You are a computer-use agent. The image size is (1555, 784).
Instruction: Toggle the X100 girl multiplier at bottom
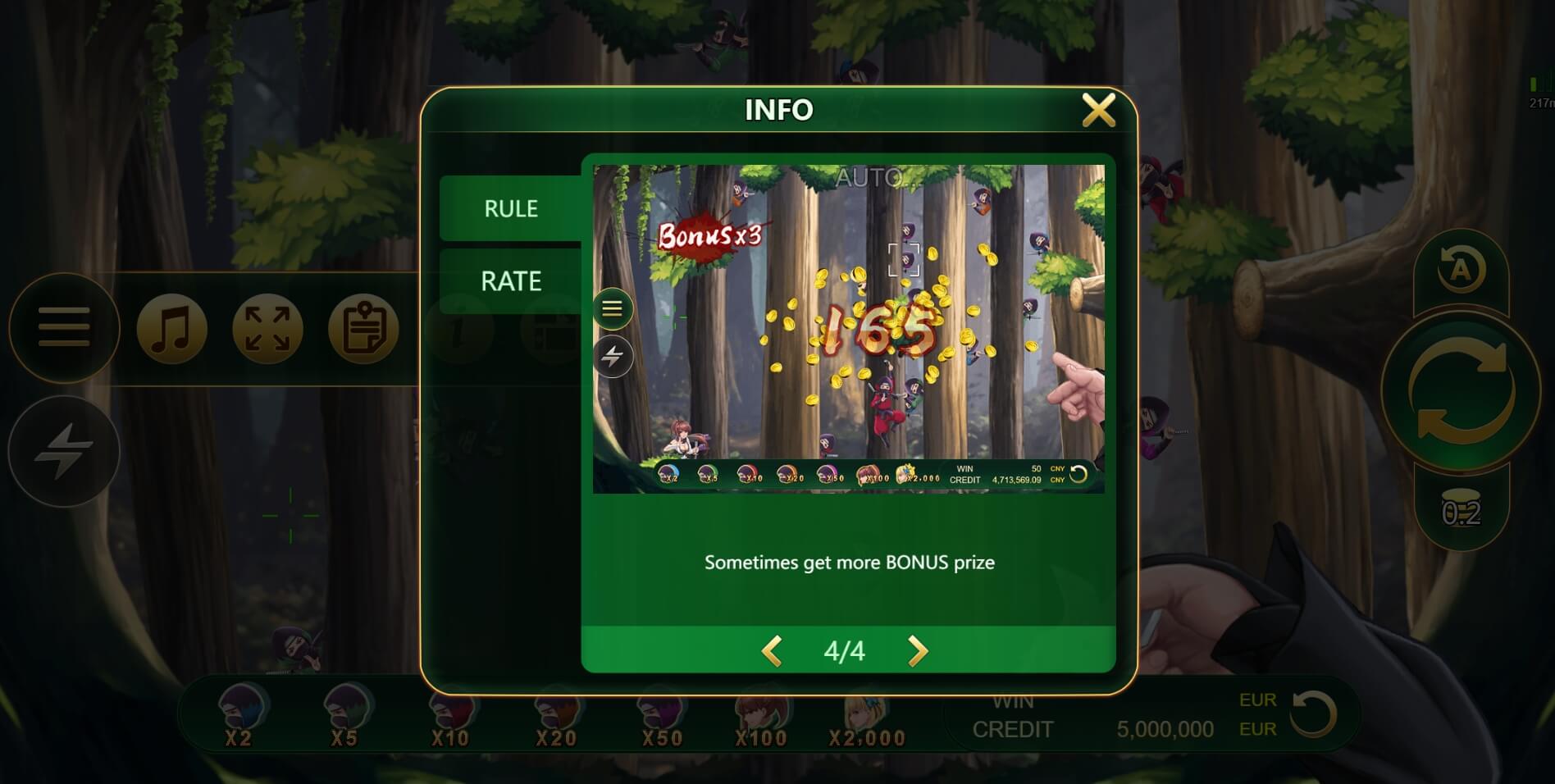761,722
